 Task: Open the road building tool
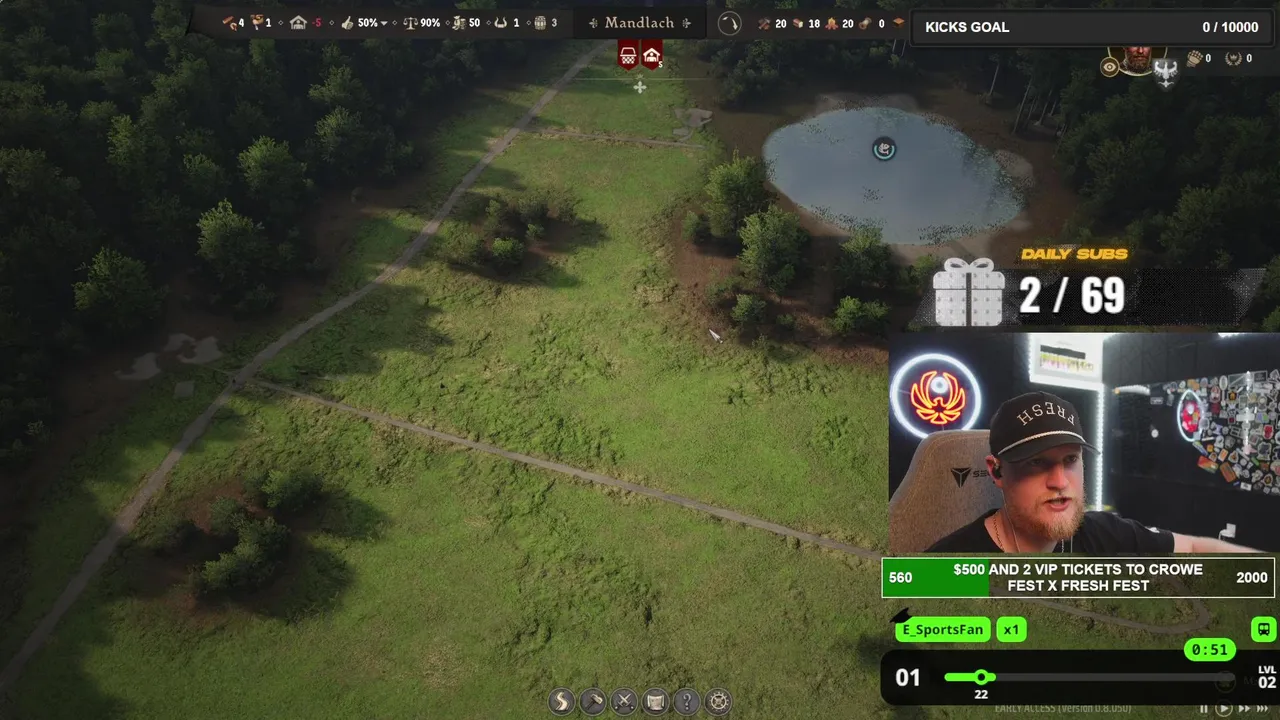[x=562, y=701]
